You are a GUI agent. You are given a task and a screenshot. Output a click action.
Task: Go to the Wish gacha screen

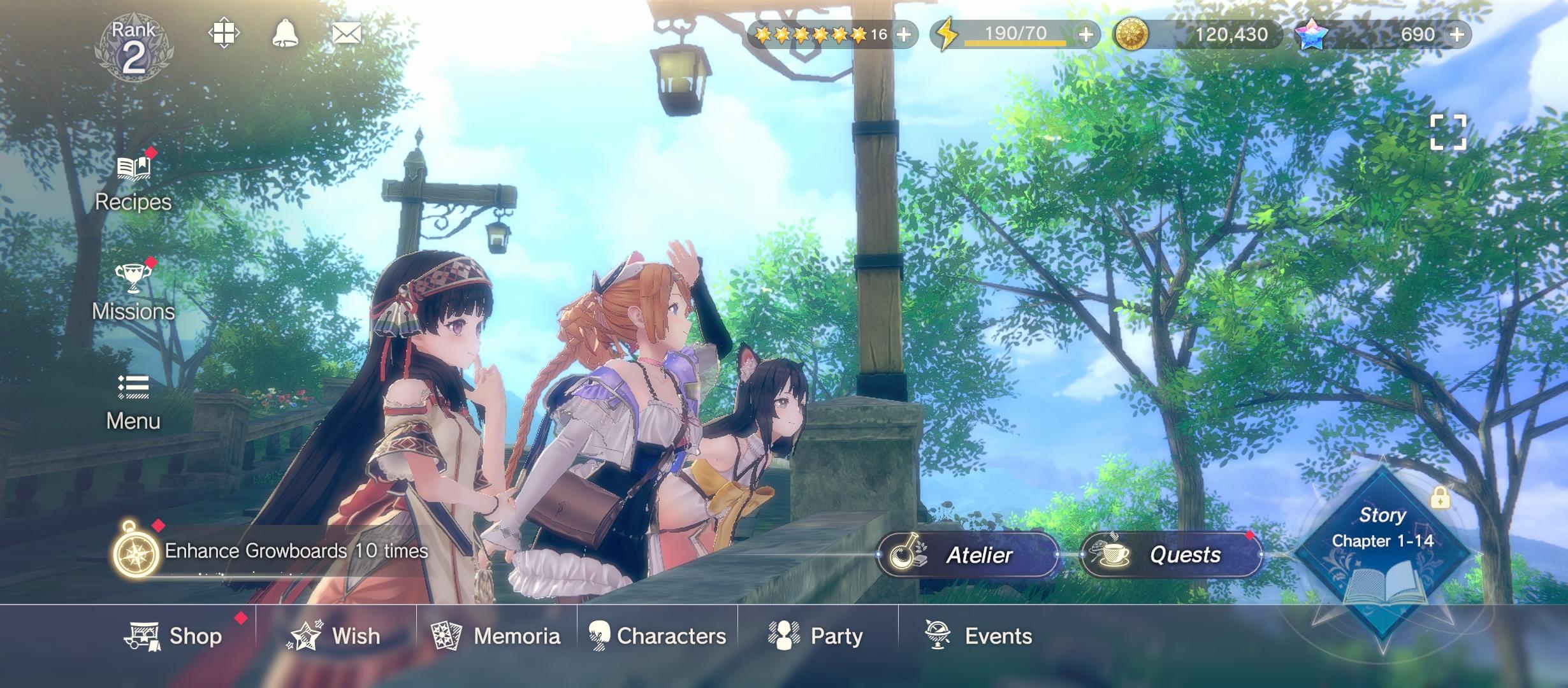point(335,636)
